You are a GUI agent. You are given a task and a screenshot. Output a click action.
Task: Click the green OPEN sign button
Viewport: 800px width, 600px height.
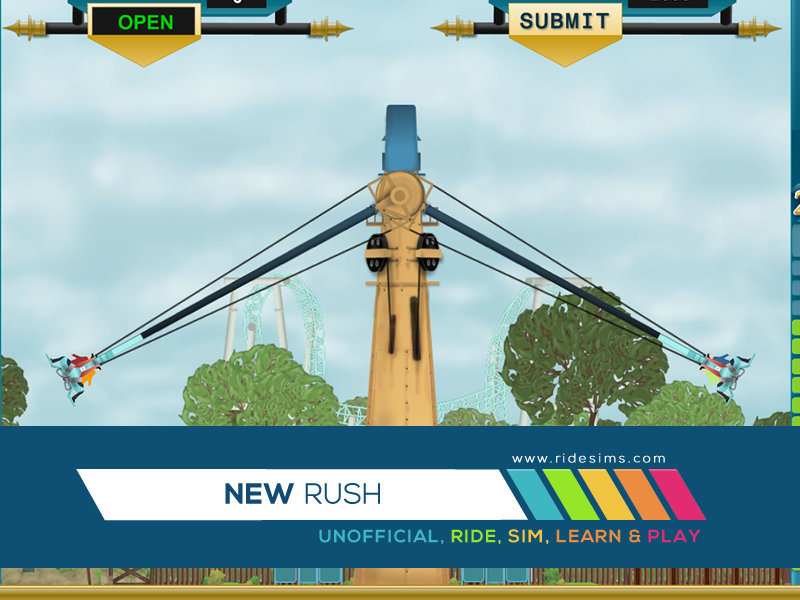[144, 22]
